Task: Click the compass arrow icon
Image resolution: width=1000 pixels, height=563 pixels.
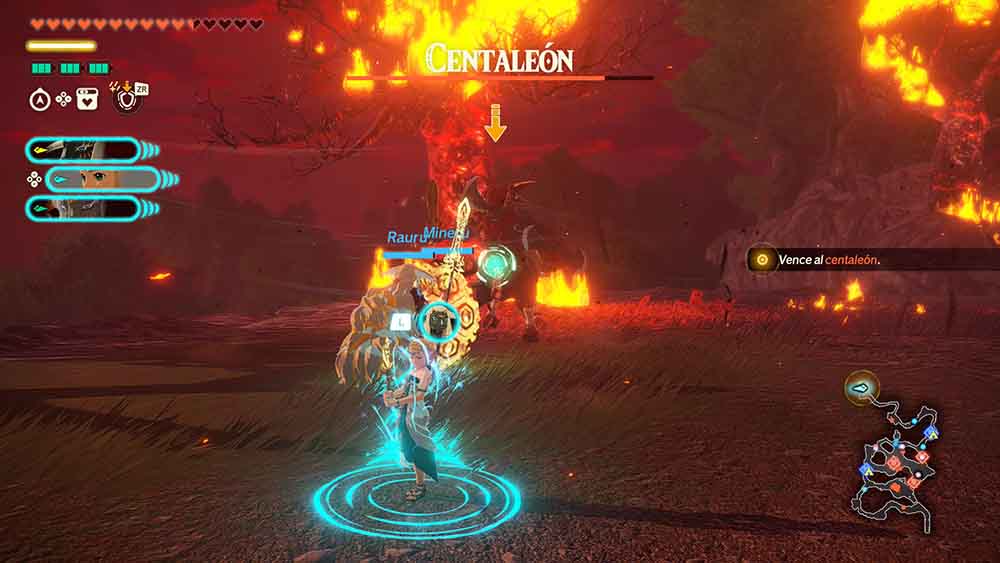Action: 41,99
